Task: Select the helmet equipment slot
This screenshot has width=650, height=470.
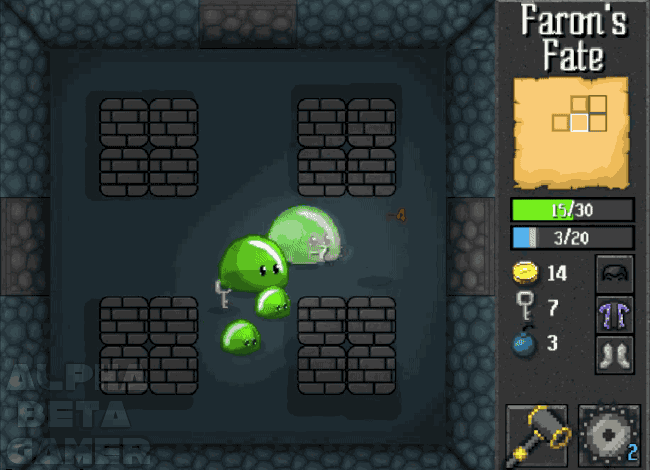Action: 615,272
